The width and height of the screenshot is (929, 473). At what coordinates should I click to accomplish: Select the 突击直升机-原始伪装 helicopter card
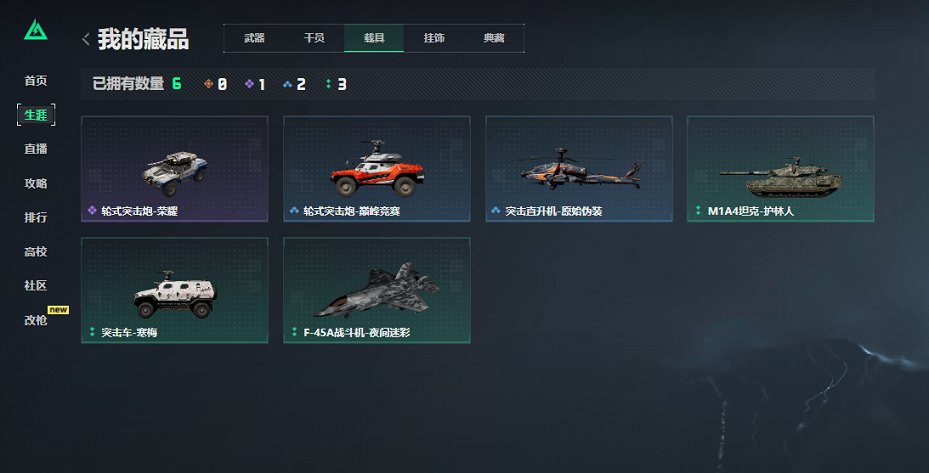point(578,169)
